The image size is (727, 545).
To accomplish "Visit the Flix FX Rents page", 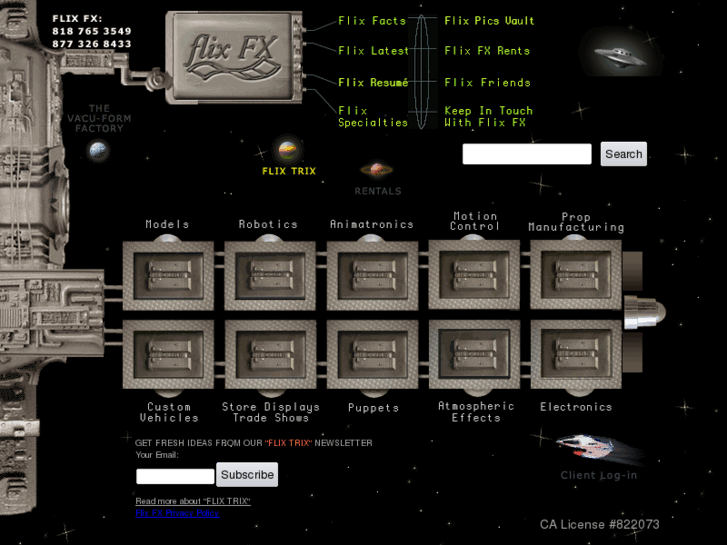I will [487, 51].
